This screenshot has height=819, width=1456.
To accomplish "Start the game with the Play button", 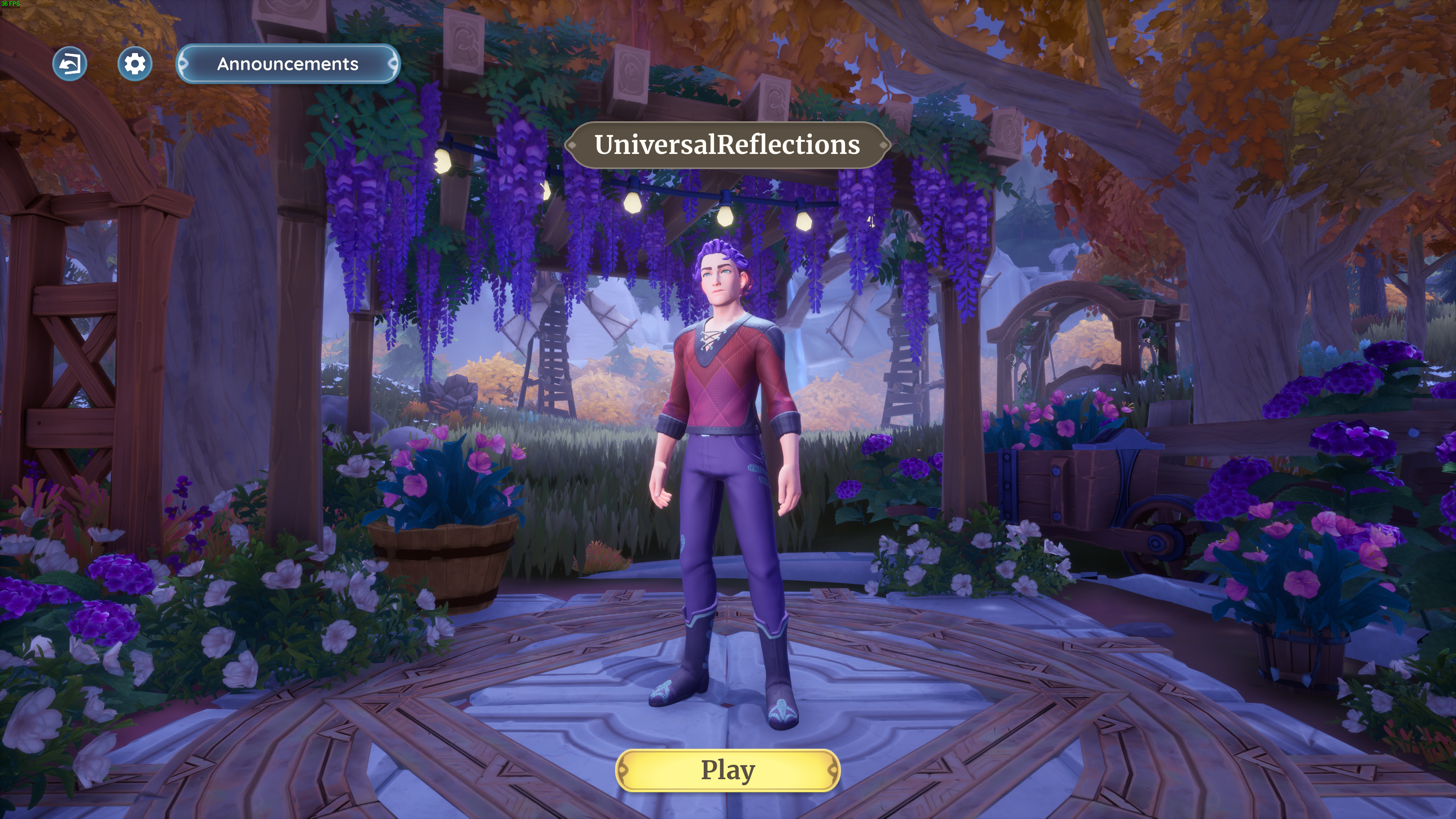I will click(728, 770).
